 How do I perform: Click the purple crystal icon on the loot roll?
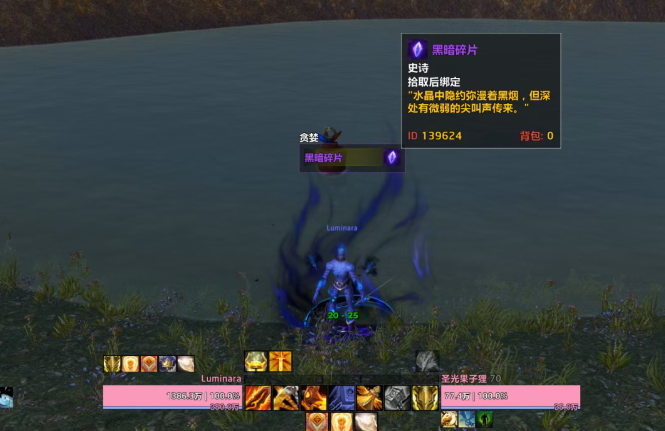click(x=392, y=158)
